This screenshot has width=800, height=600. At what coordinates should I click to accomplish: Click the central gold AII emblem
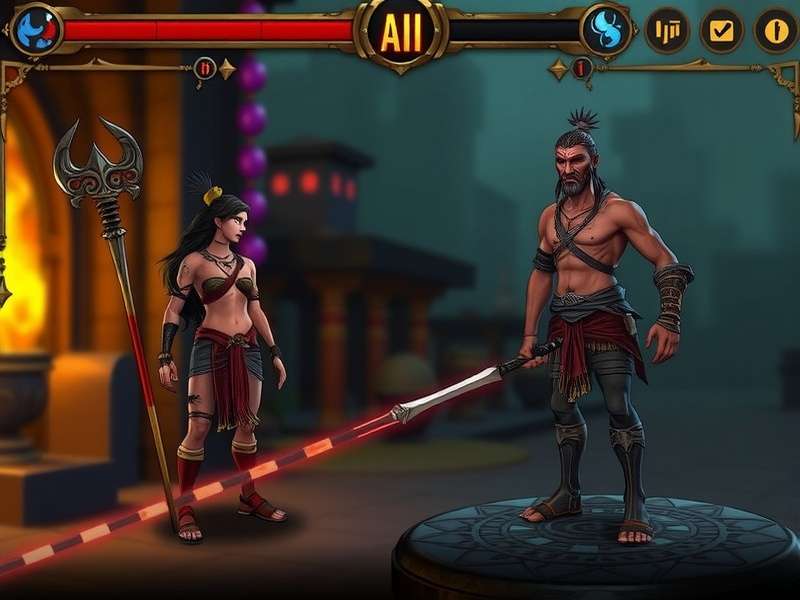(401, 32)
